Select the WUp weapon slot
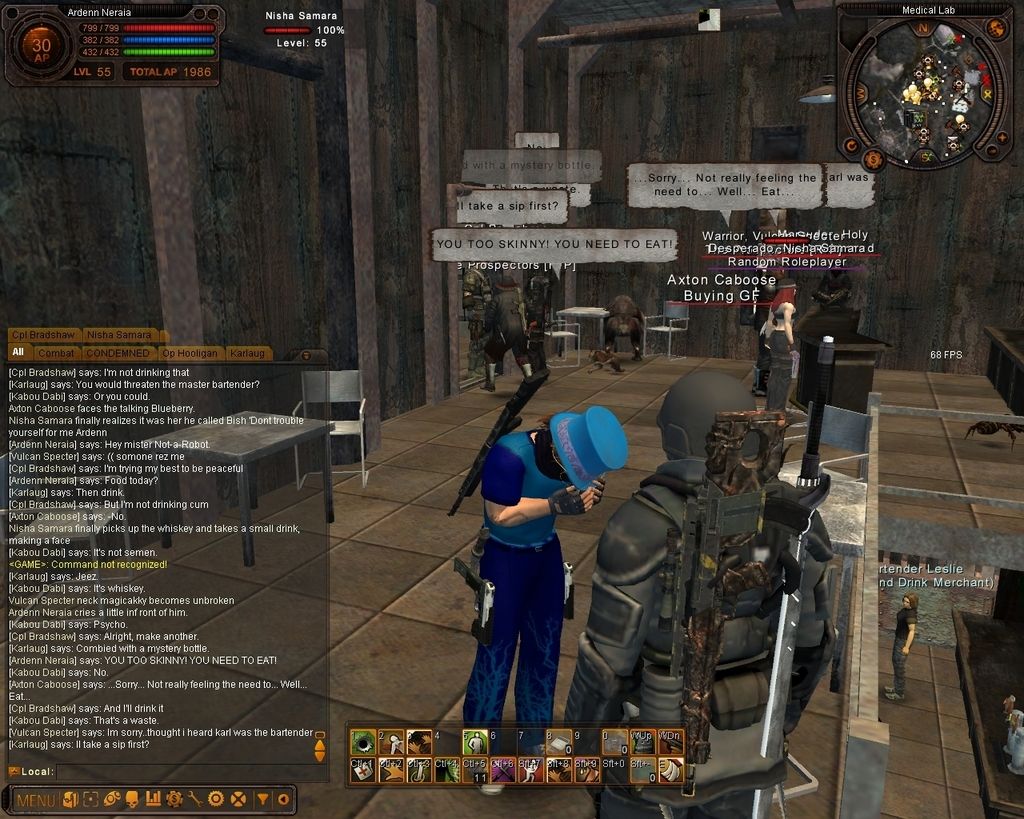 coord(641,742)
